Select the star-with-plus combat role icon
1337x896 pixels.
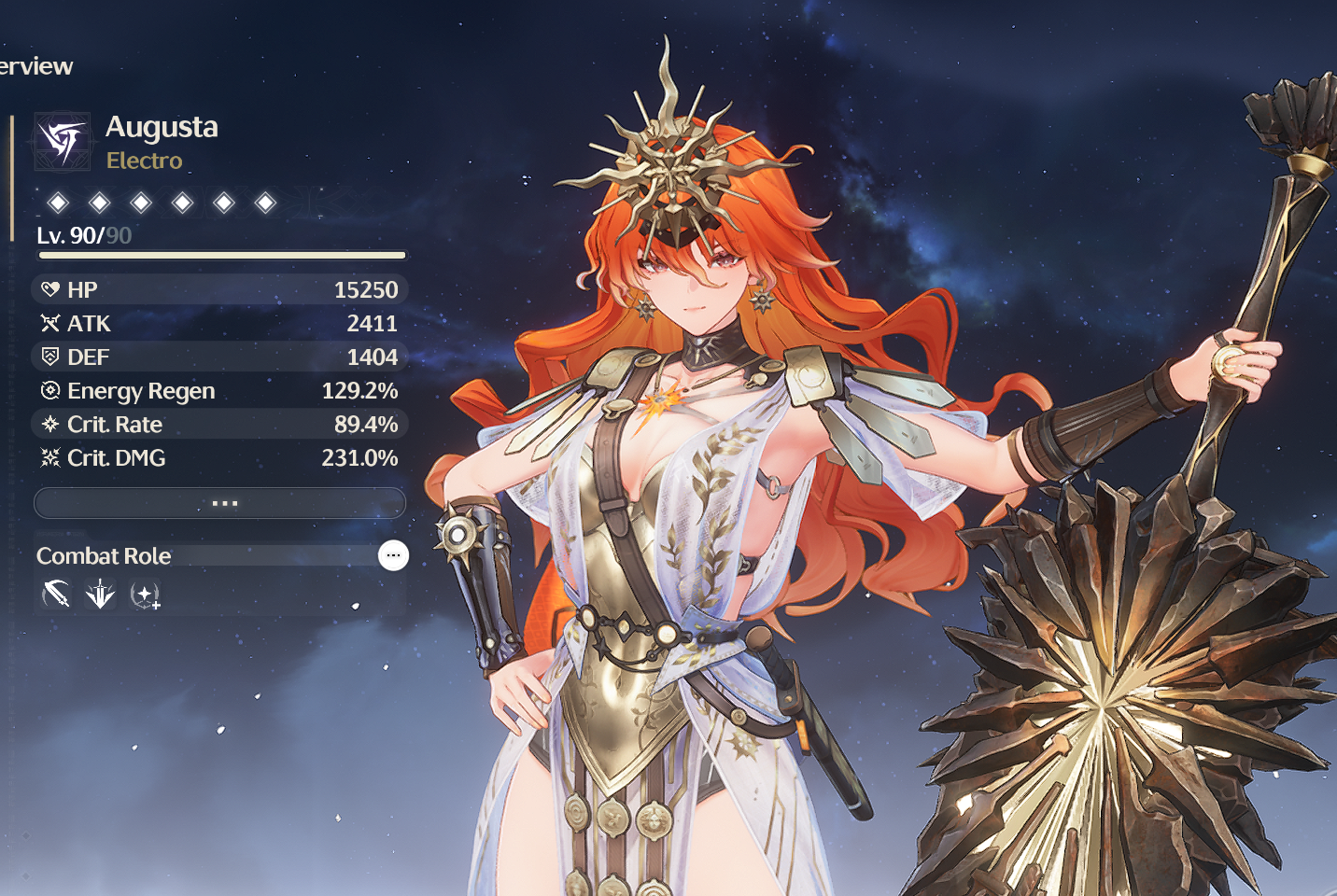(x=145, y=595)
